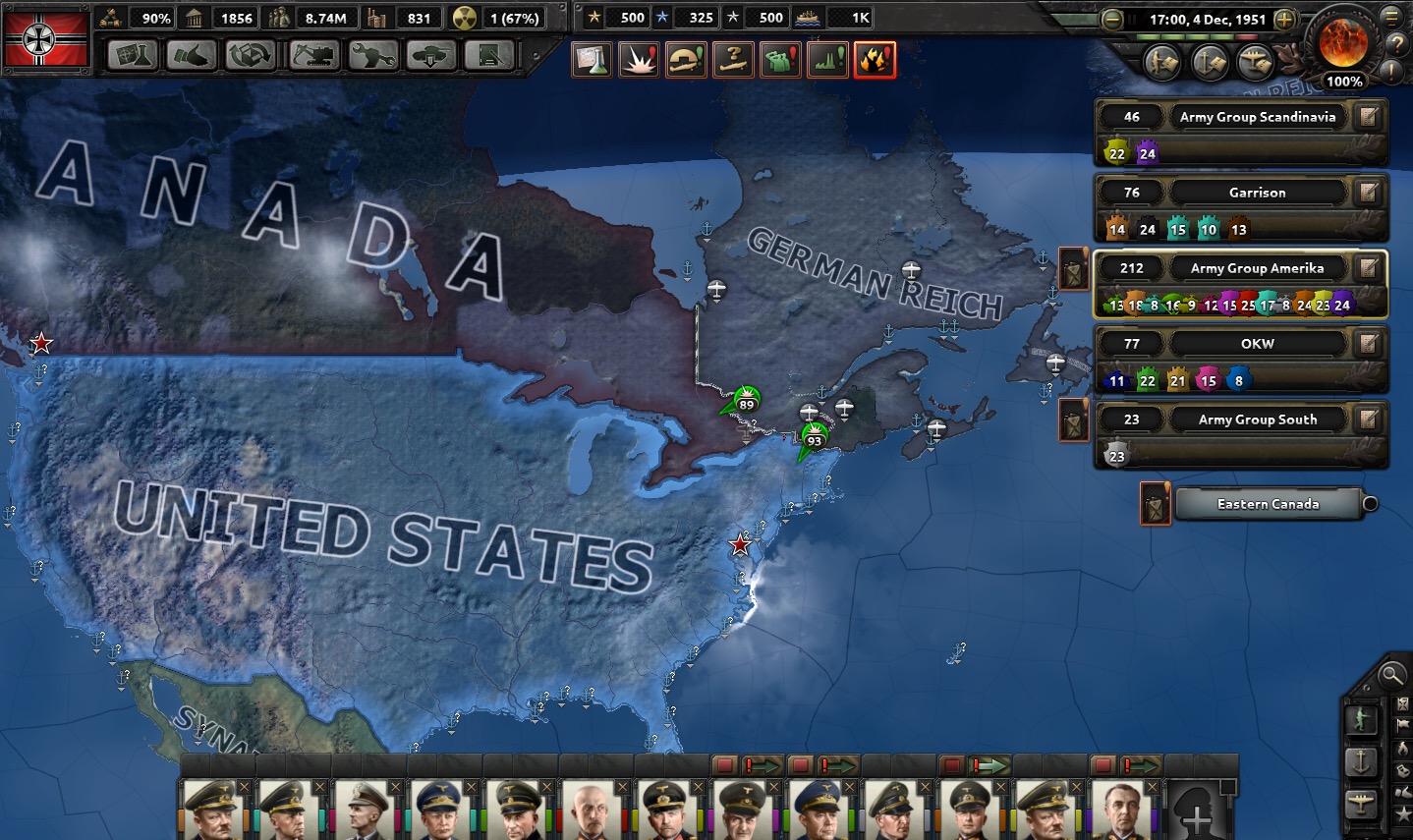Open the Diplomacy handshake menu
The image size is (1413, 840).
click(192, 56)
